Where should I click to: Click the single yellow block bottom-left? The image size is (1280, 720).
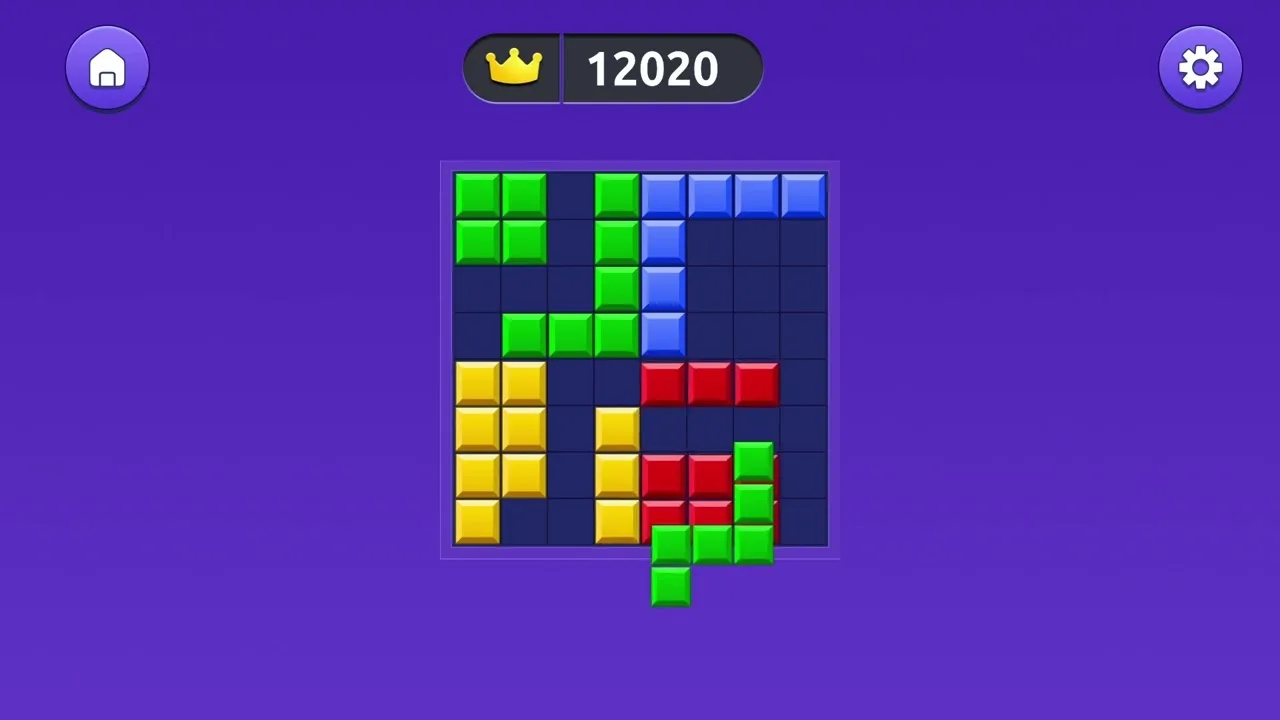(475, 523)
